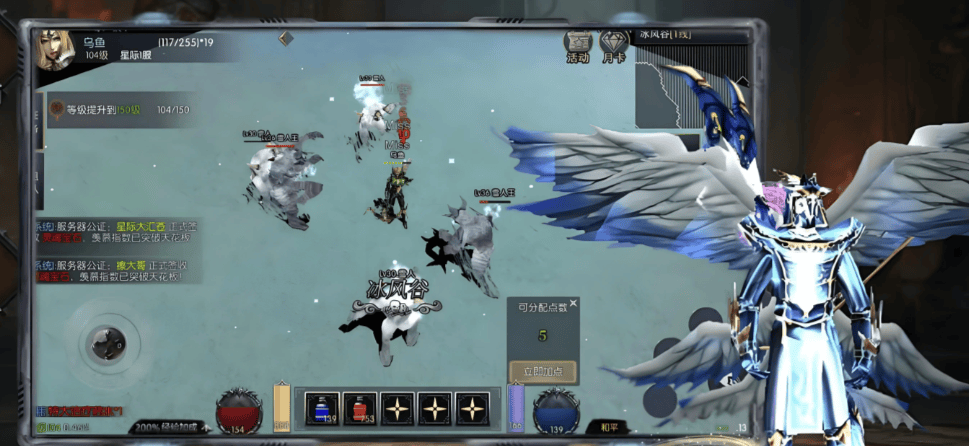Click the 立即加点 button
The height and width of the screenshot is (446, 969).
[x=542, y=372]
